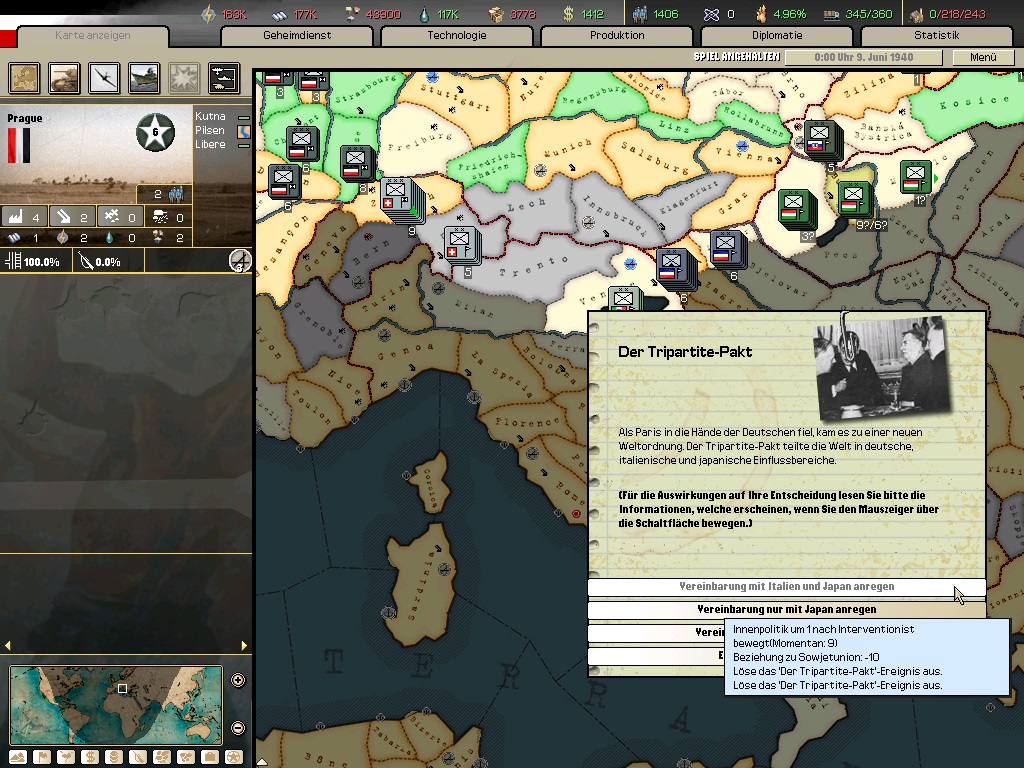The image size is (1024, 768).
Task: Click on the world minimap
Action: (x=115, y=704)
